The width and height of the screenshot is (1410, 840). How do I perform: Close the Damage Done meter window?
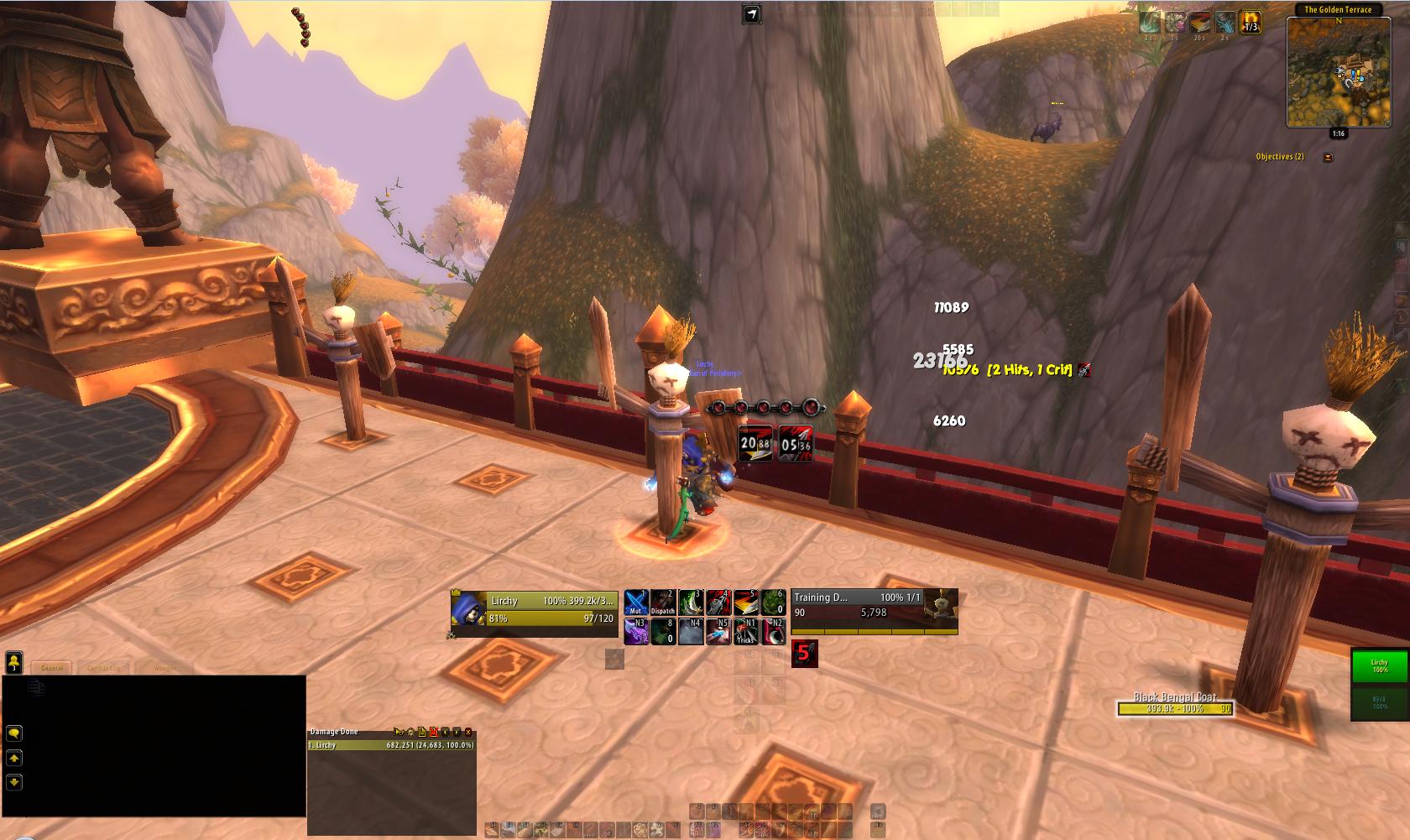click(468, 732)
